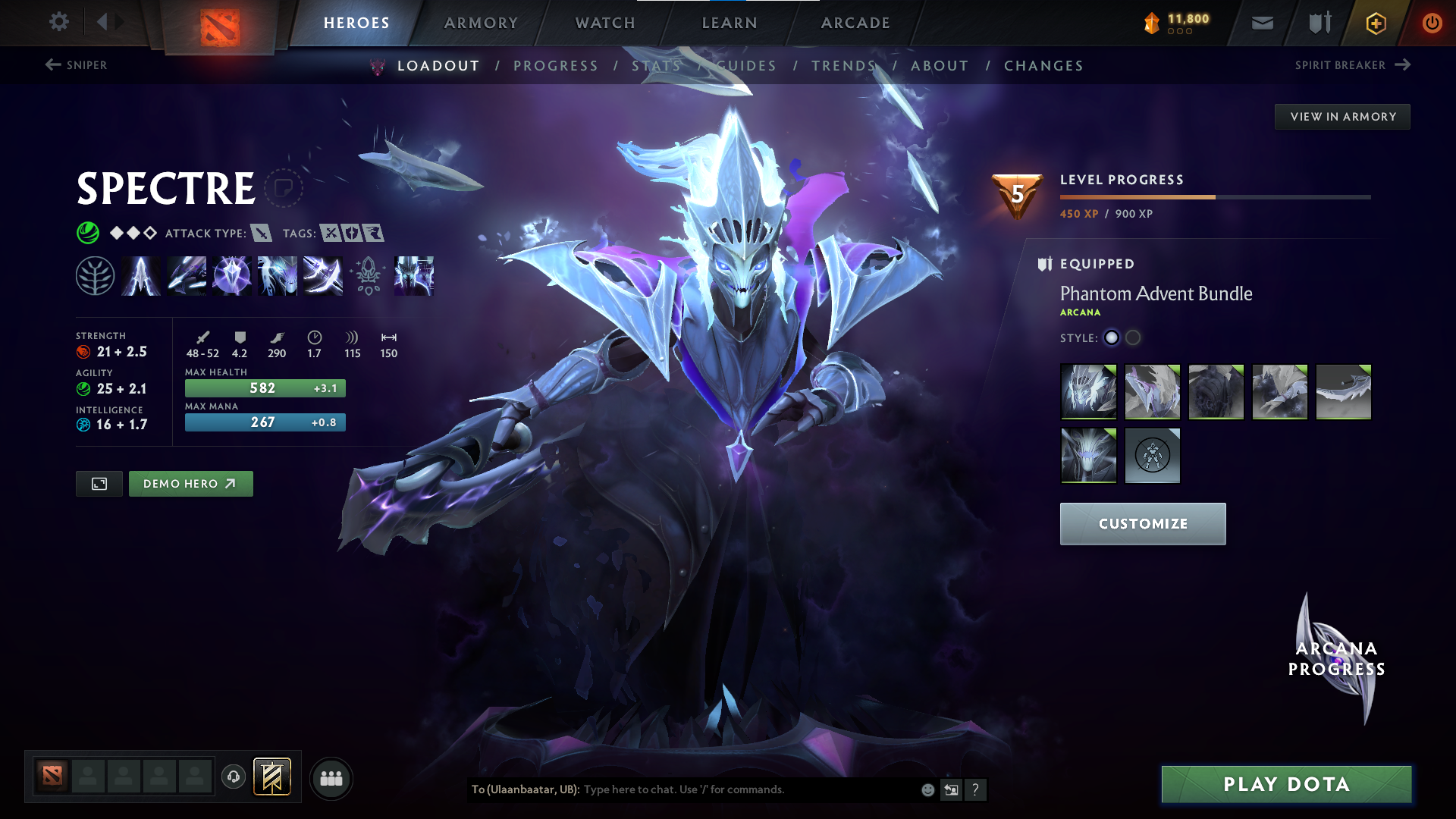
Task: Switch to the second style radio button
Action: coord(1133,338)
